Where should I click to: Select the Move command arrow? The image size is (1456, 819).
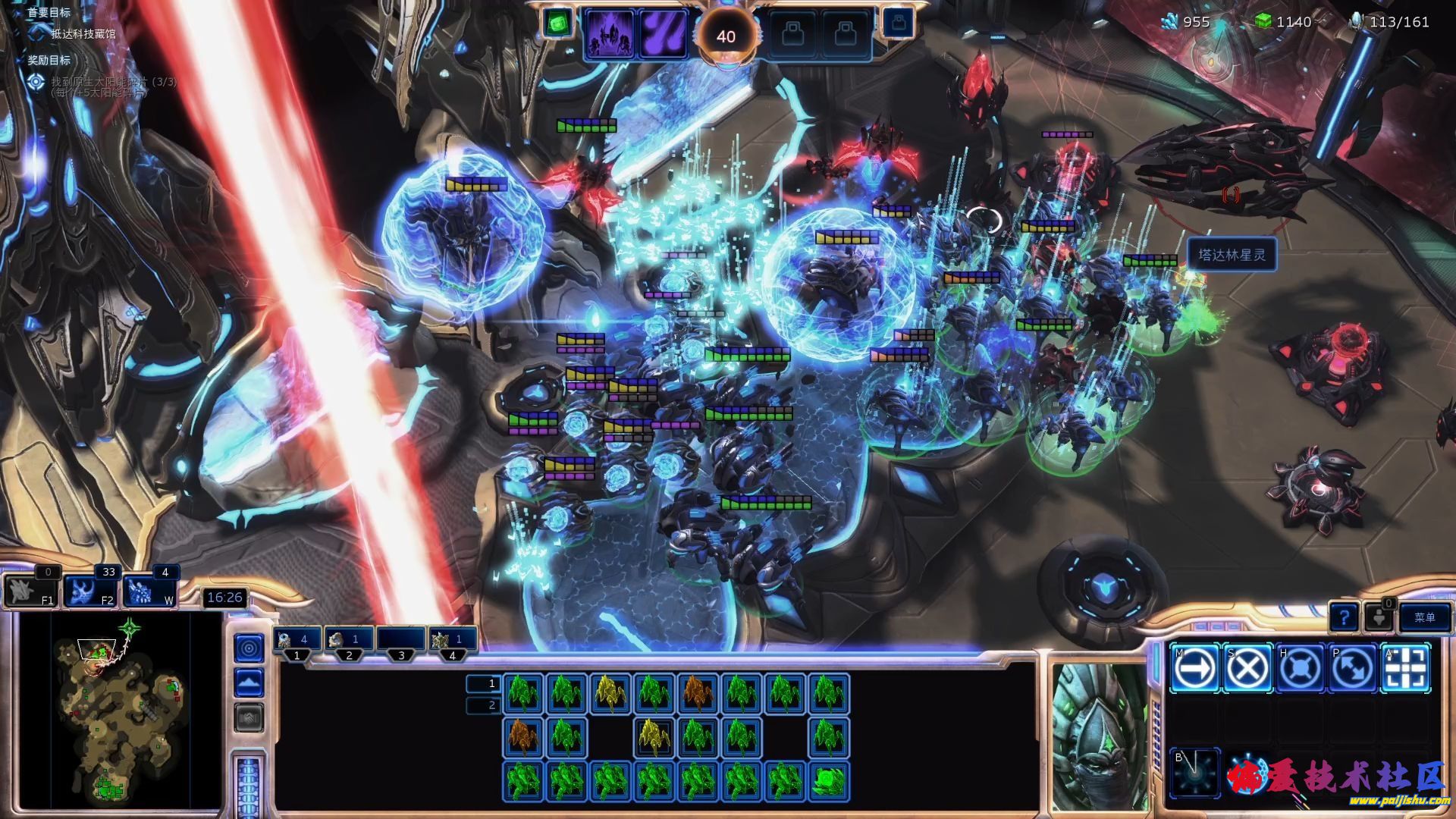(1194, 668)
